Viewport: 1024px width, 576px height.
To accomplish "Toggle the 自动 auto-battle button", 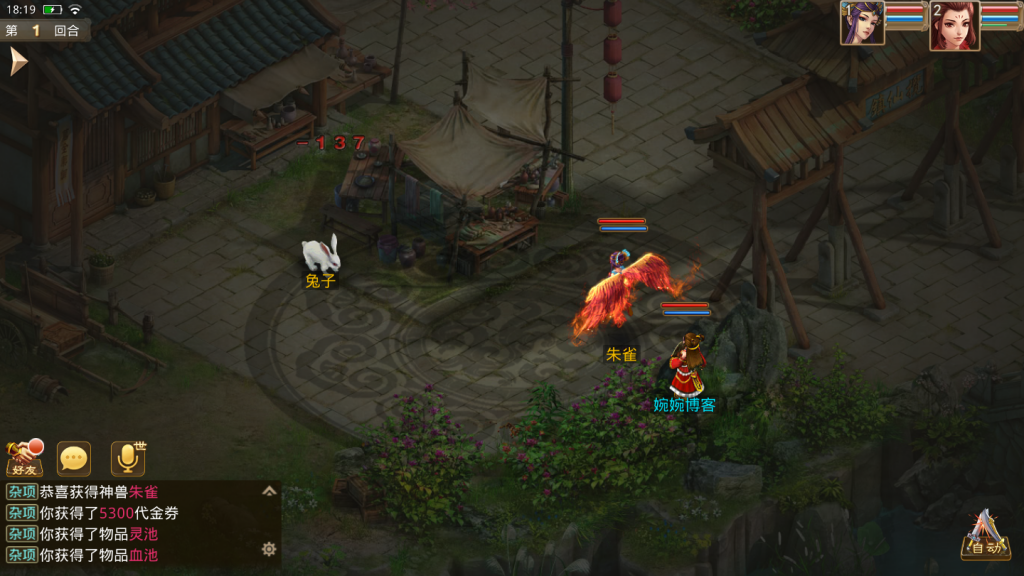I will (984, 535).
